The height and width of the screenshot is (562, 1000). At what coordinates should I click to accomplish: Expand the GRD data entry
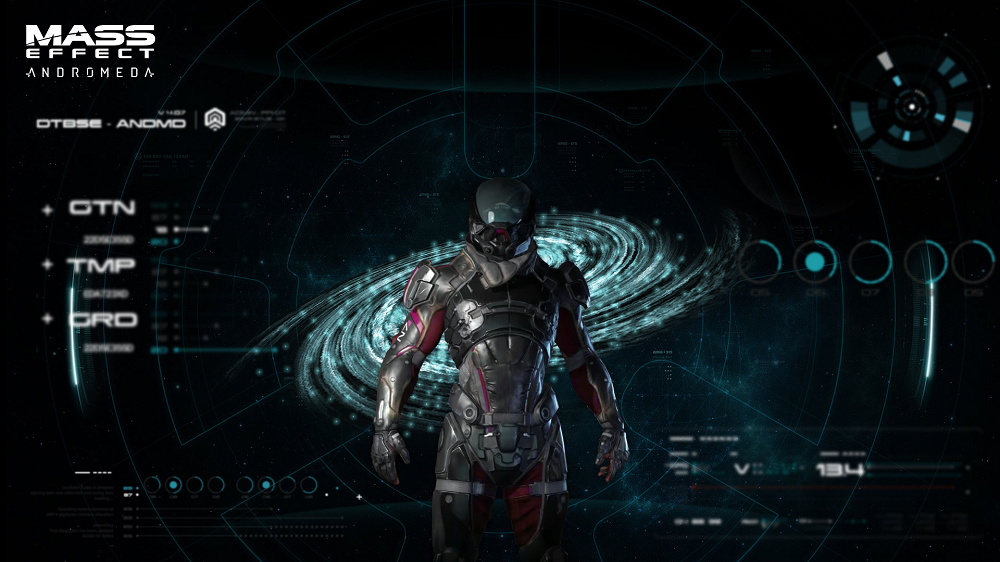click(x=47, y=319)
